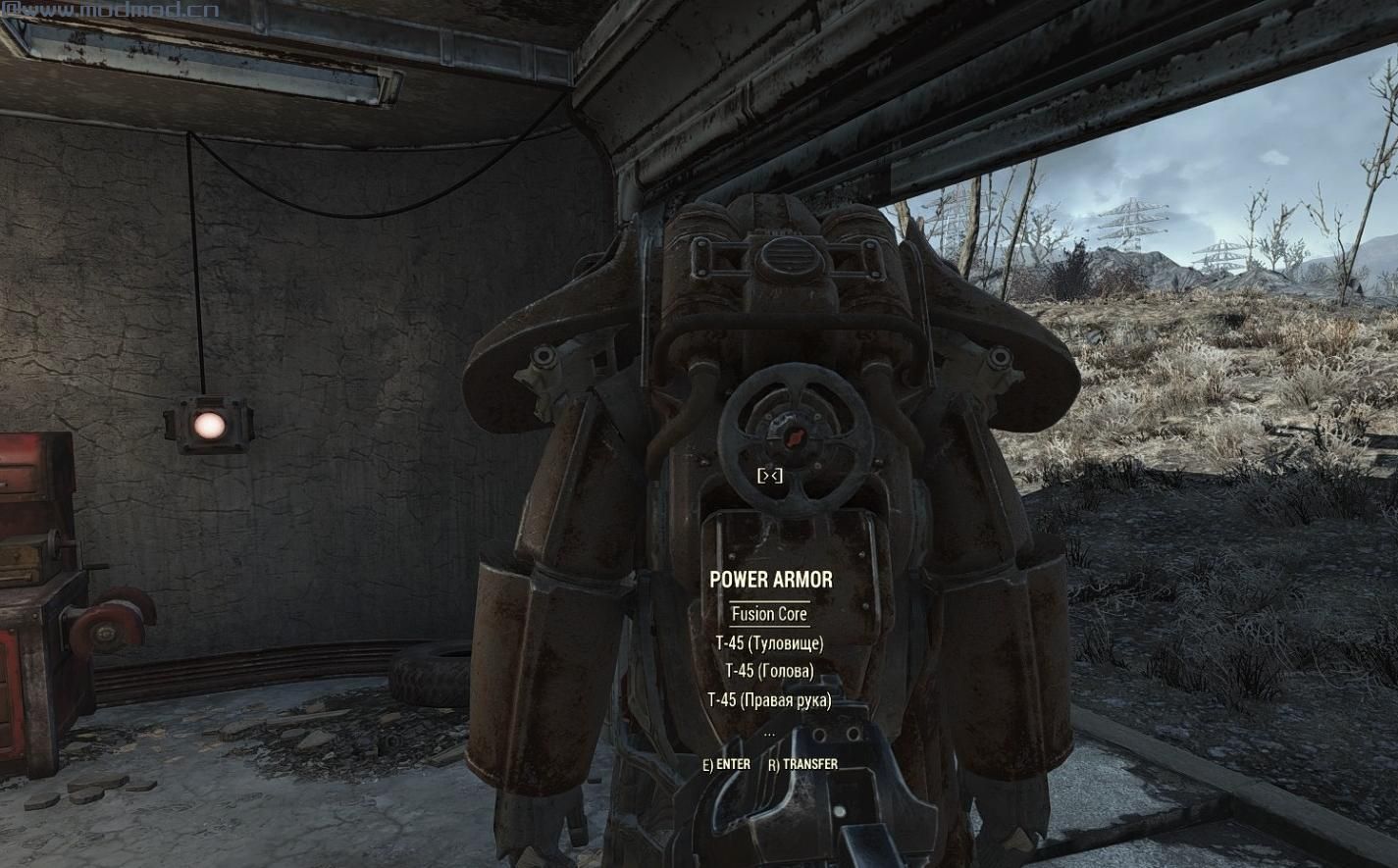Viewport: 1398px width, 868px height.
Task: Select the T-45 (Правая рука) entry
Action: click(x=769, y=700)
